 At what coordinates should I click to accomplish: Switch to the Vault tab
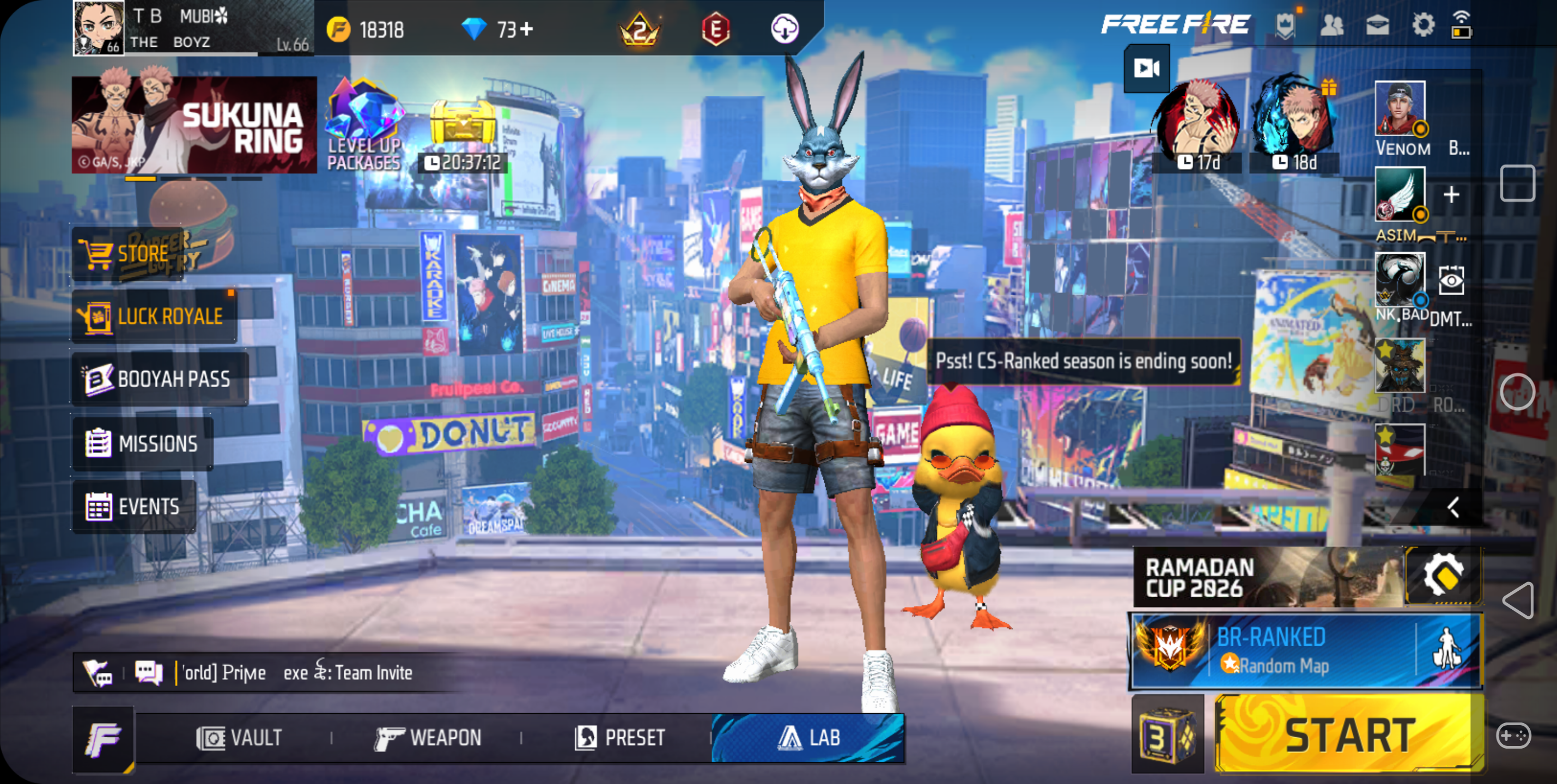239,738
